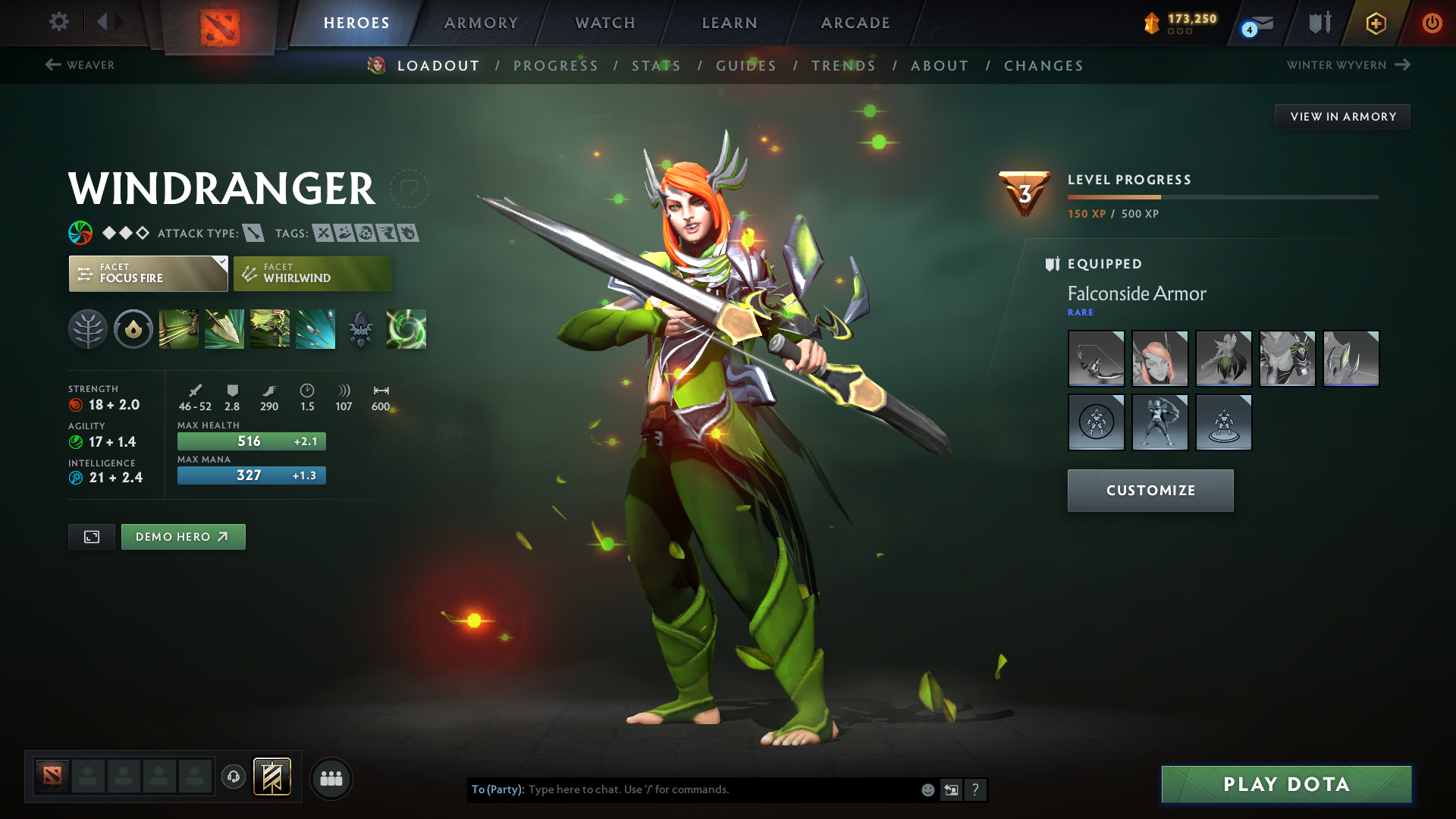Viewport: 1456px width, 819px height.
Task: Open the Arcade tab
Action: pyautogui.click(x=855, y=23)
